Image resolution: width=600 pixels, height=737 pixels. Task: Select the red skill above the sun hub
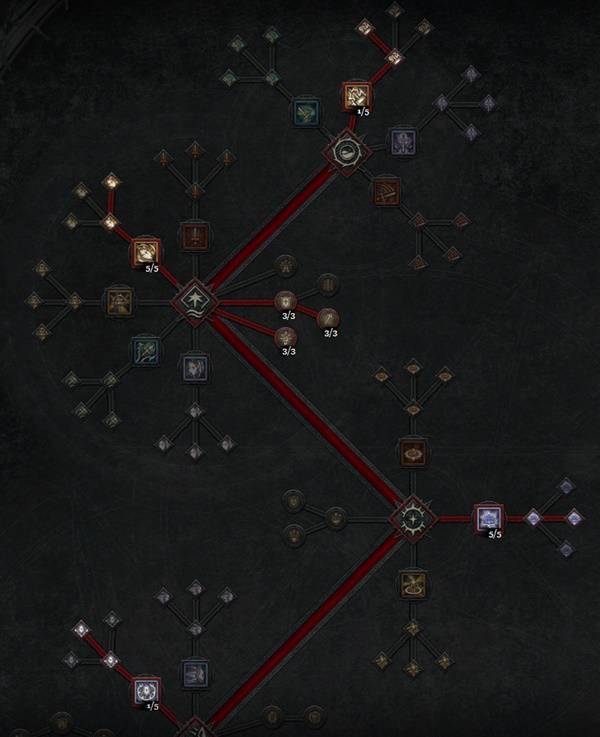411,451
